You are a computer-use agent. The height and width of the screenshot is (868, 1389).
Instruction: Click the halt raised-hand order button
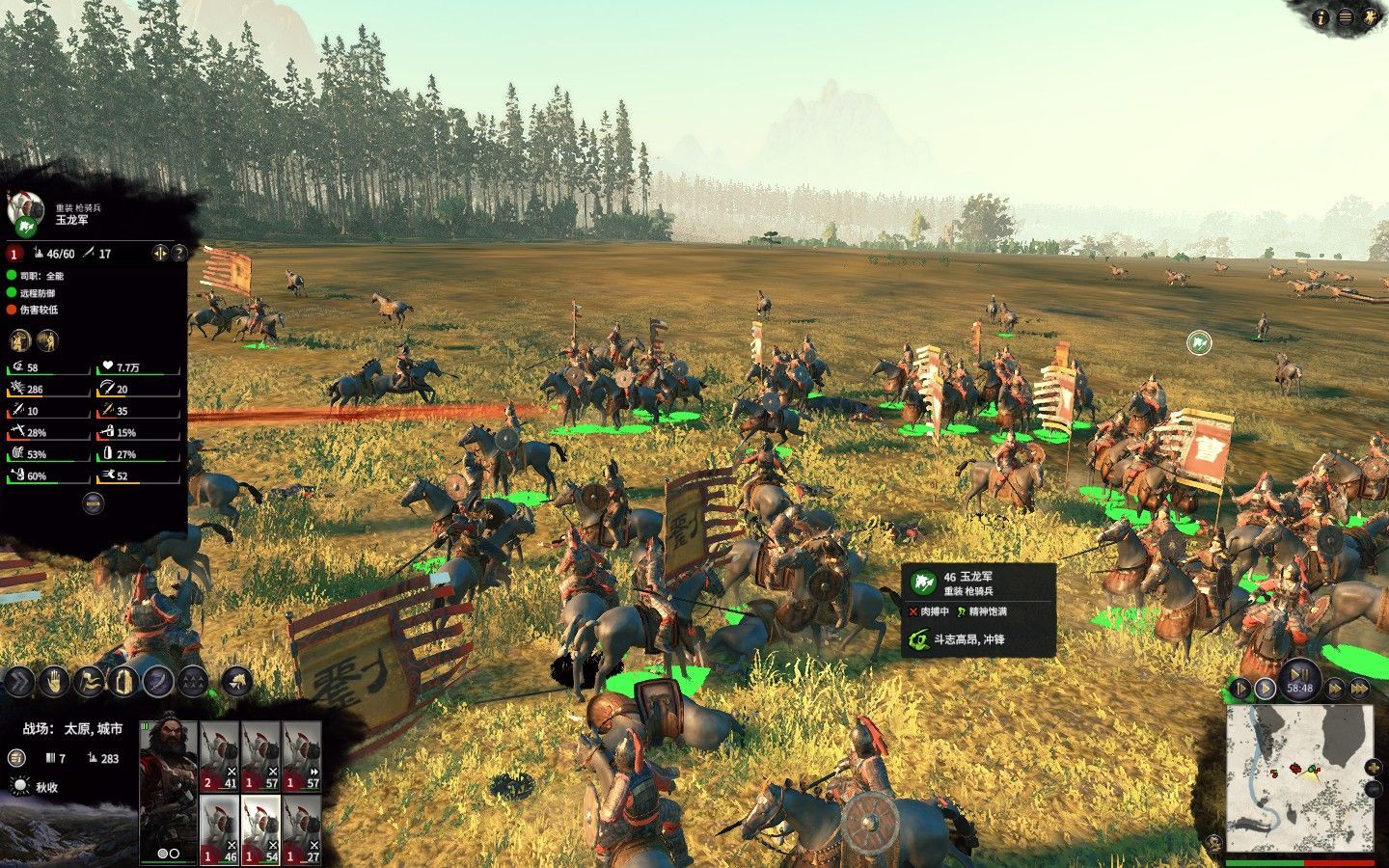54,682
